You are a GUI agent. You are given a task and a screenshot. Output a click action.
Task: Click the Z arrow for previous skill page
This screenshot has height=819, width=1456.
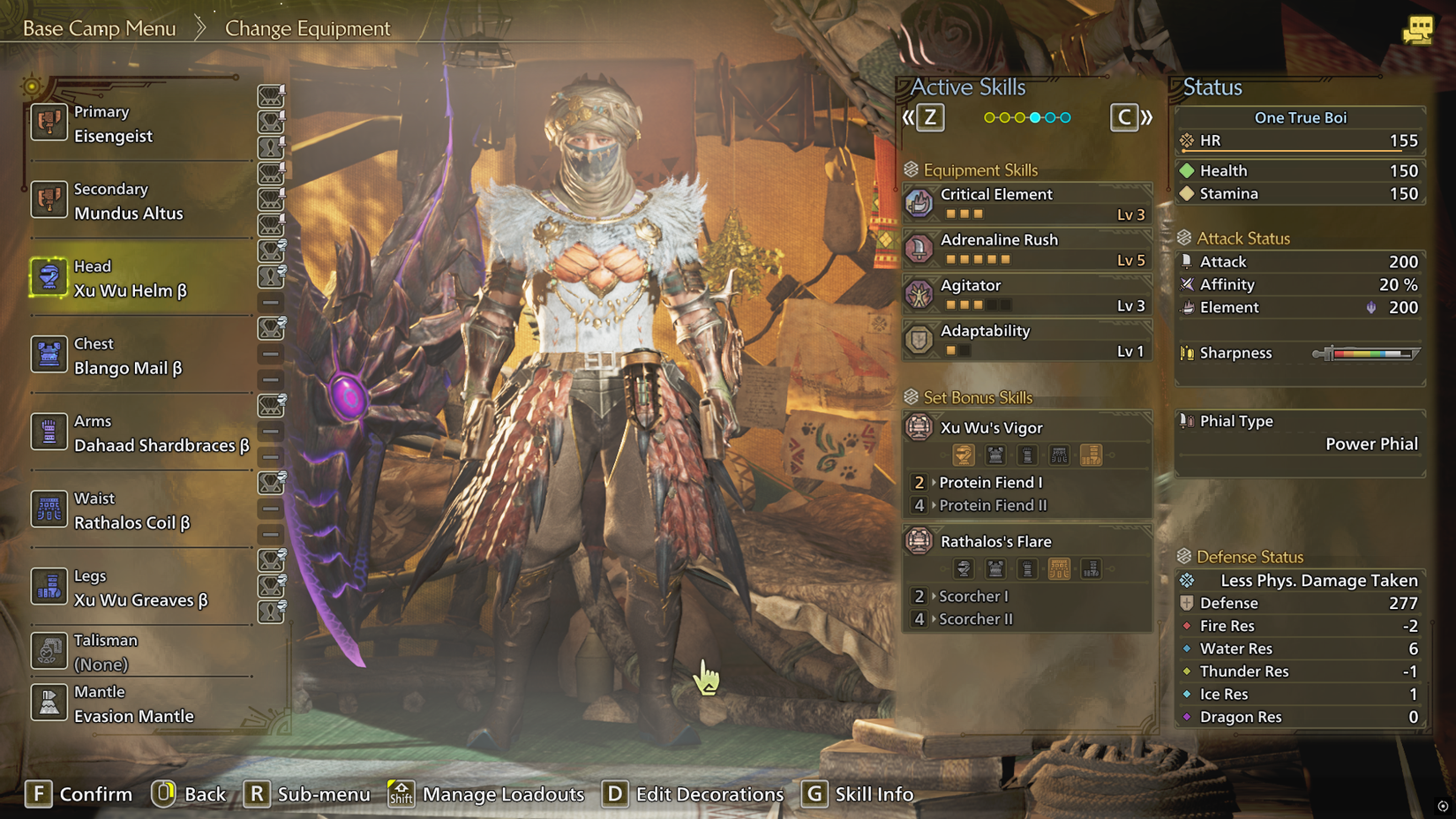[x=930, y=116]
